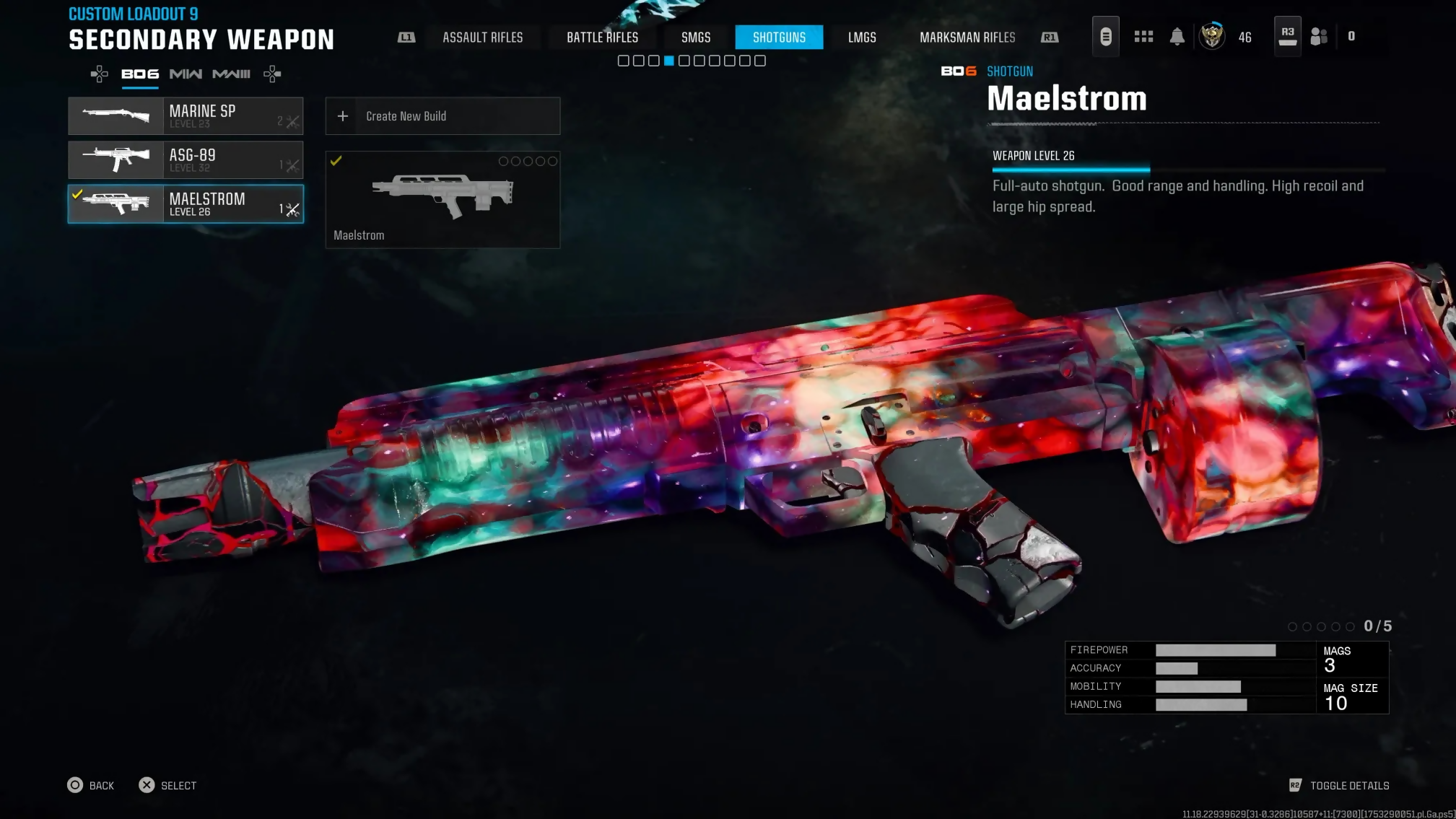Go back with the Back button
The image size is (1456, 819).
[91, 785]
